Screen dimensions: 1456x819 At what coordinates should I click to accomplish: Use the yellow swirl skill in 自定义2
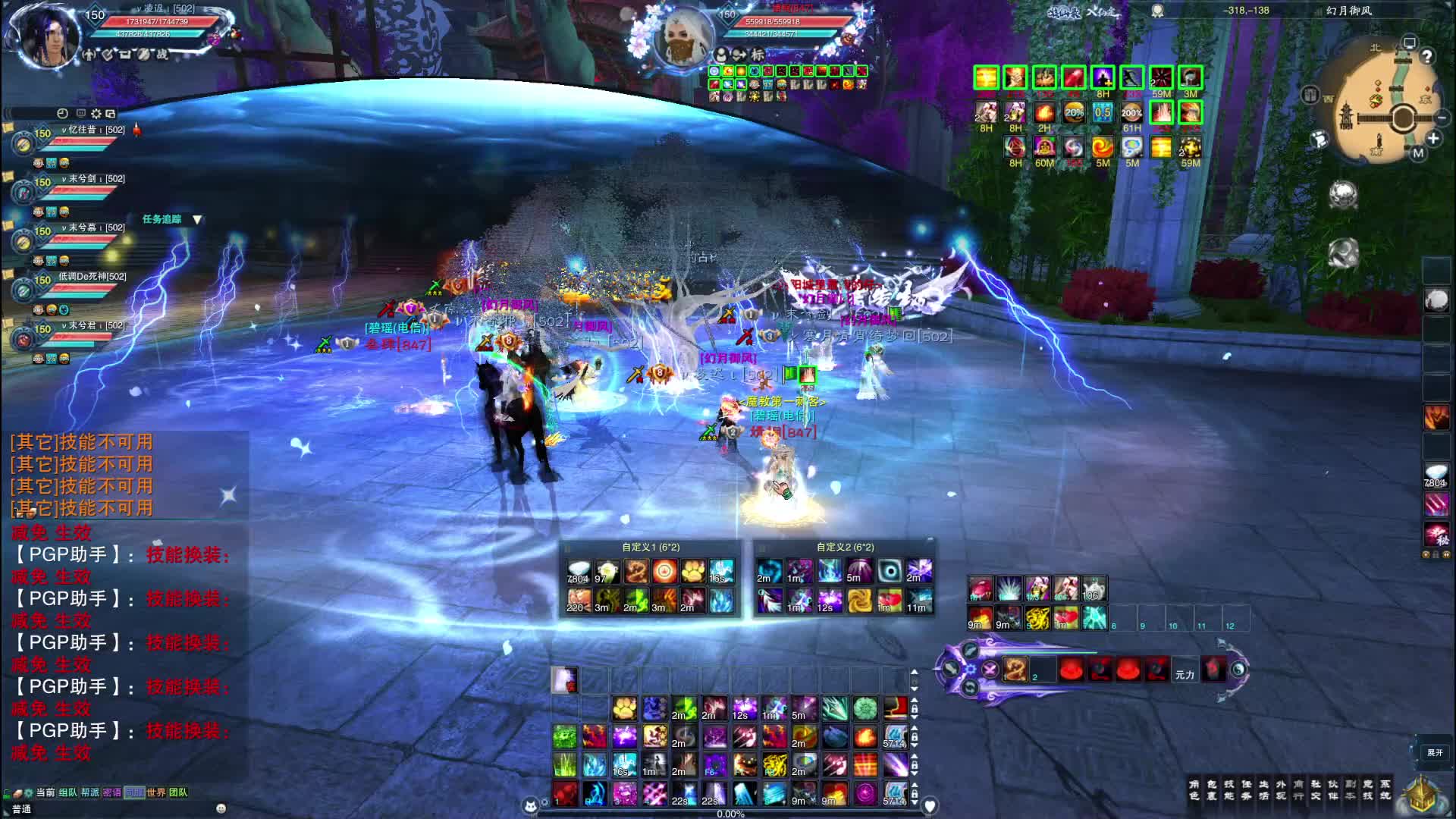pyautogui.click(x=859, y=601)
